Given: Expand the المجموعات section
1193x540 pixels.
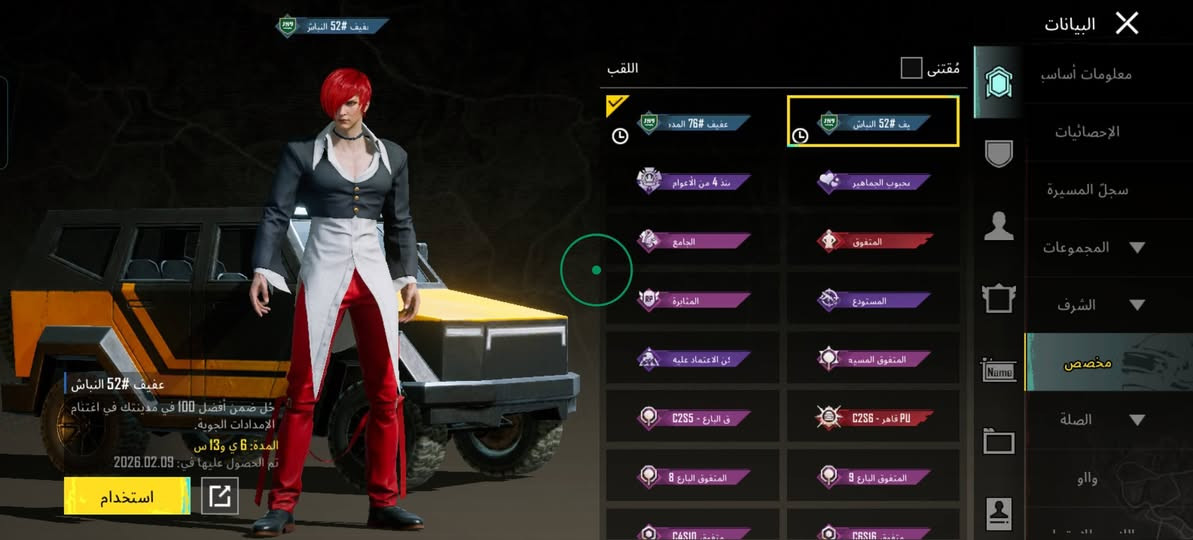Looking at the screenshot, I should [1092, 247].
